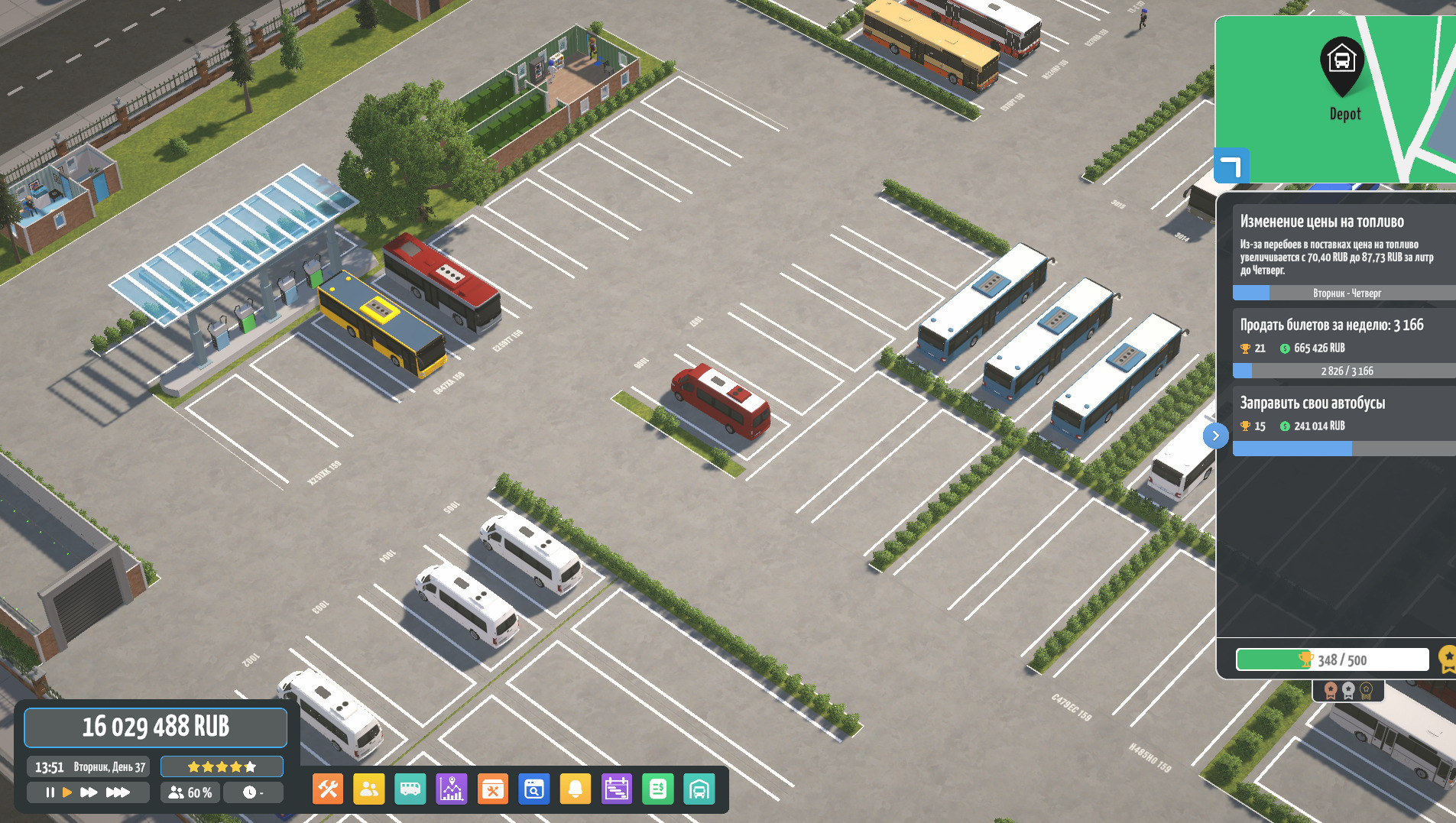1456x823 pixels.
Task: Switch to double fast-forward speed
Action: (x=89, y=792)
